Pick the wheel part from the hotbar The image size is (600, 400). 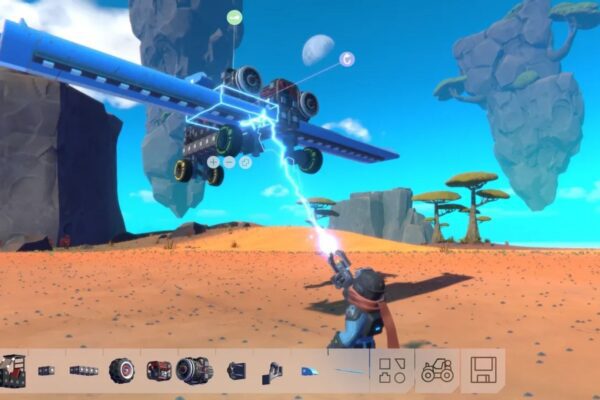tap(121, 370)
